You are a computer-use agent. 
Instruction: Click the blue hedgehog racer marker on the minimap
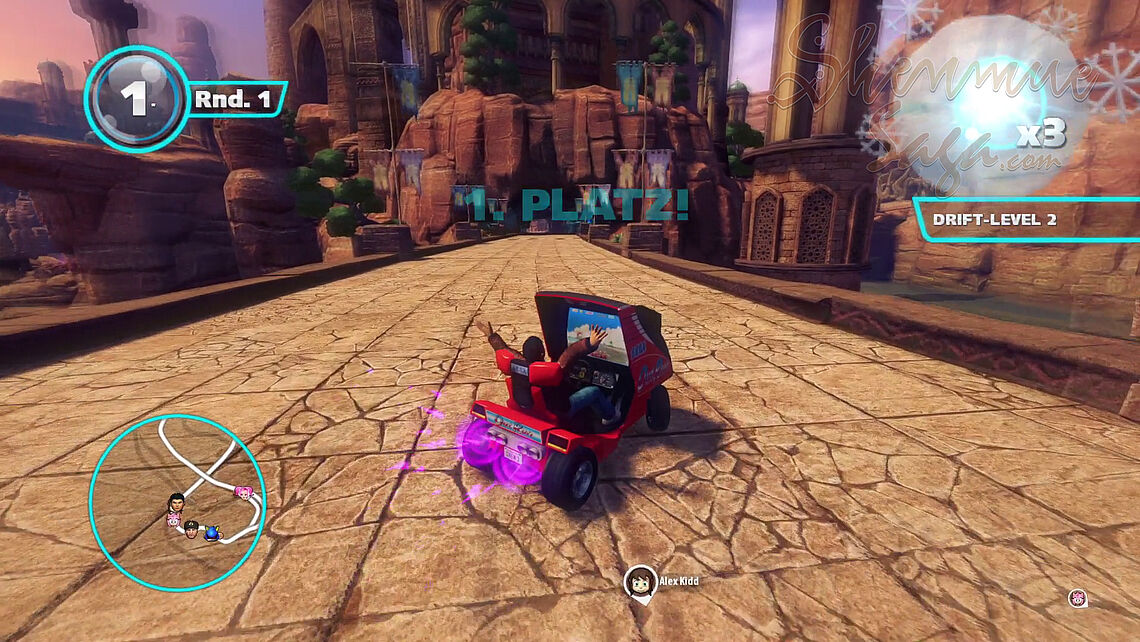point(211,534)
